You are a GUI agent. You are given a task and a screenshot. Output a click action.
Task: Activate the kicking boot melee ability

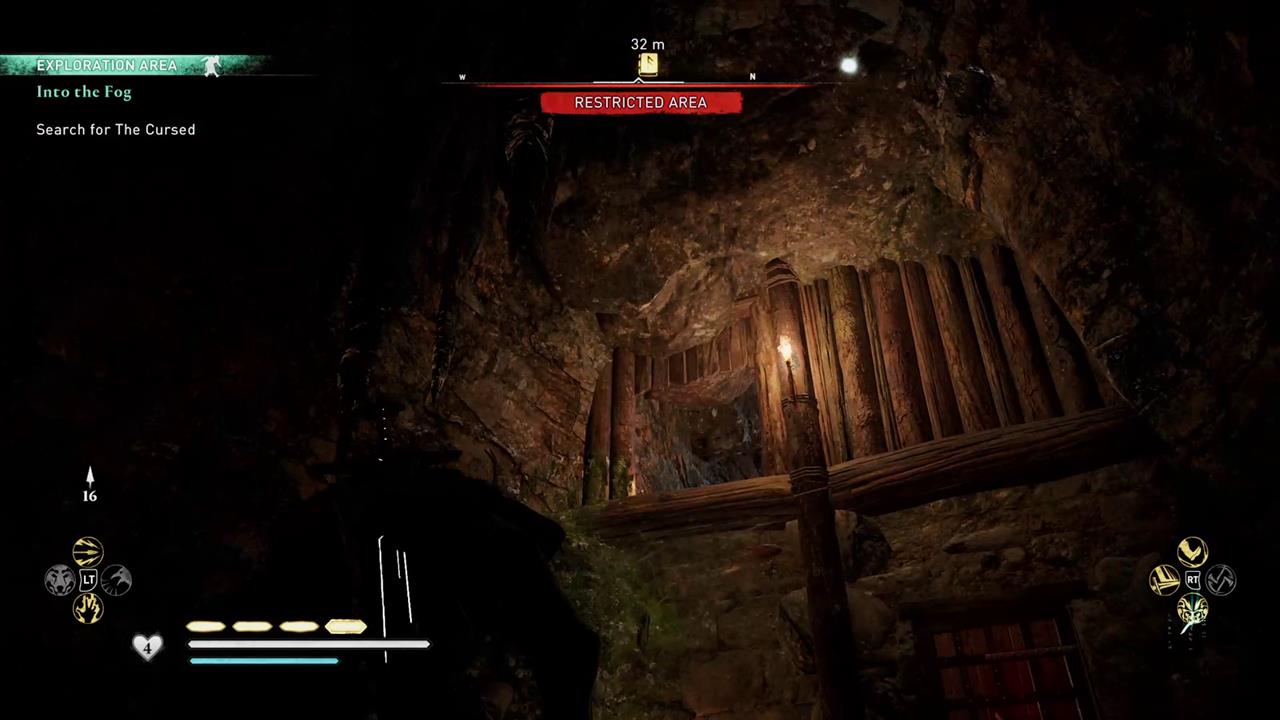[1192, 552]
